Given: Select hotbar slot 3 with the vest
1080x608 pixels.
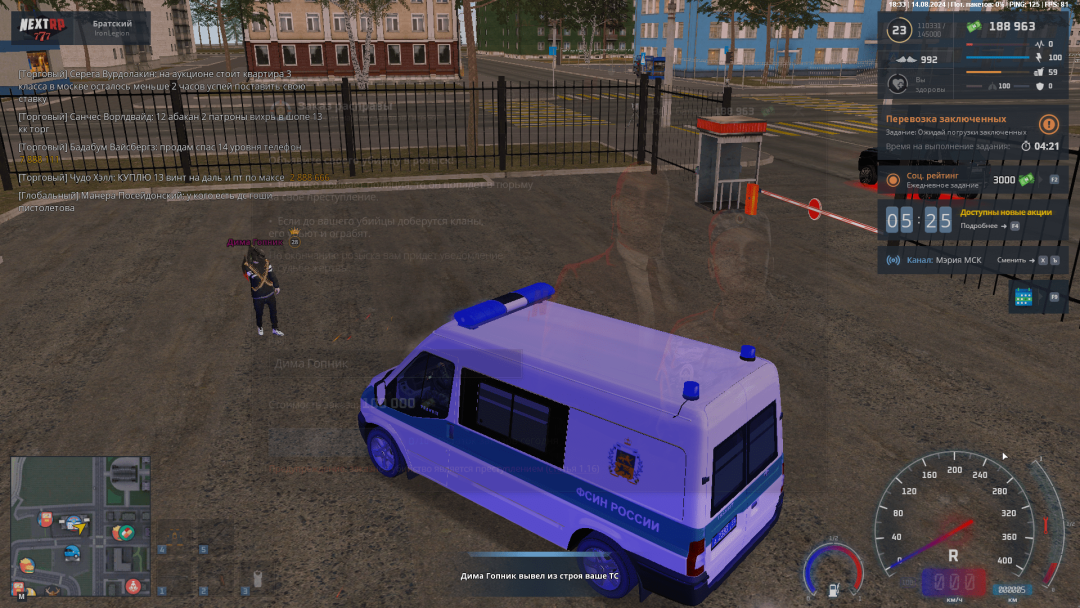Looking at the screenshot, I should [255, 578].
